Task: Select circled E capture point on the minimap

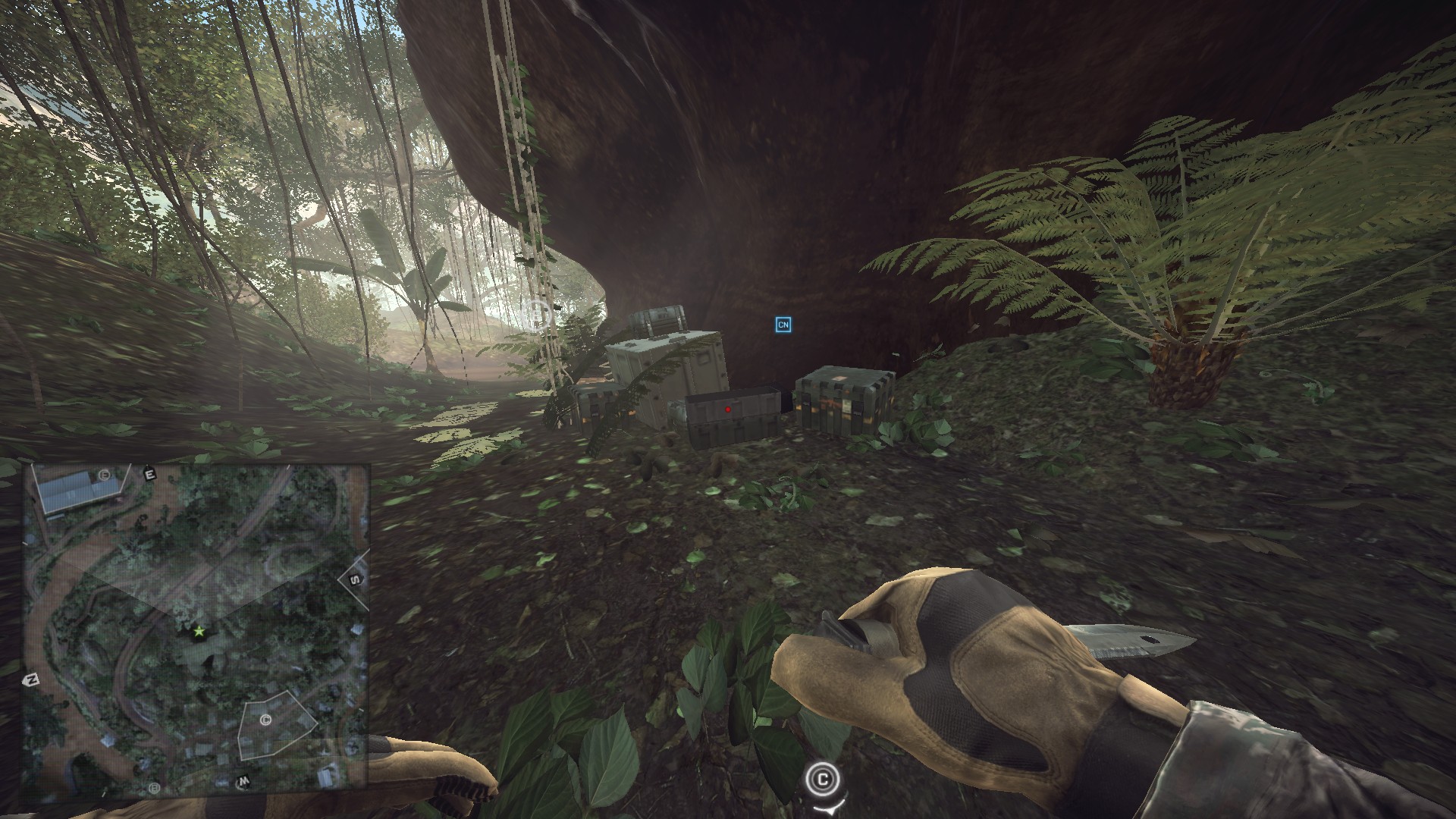Action: (x=104, y=475)
